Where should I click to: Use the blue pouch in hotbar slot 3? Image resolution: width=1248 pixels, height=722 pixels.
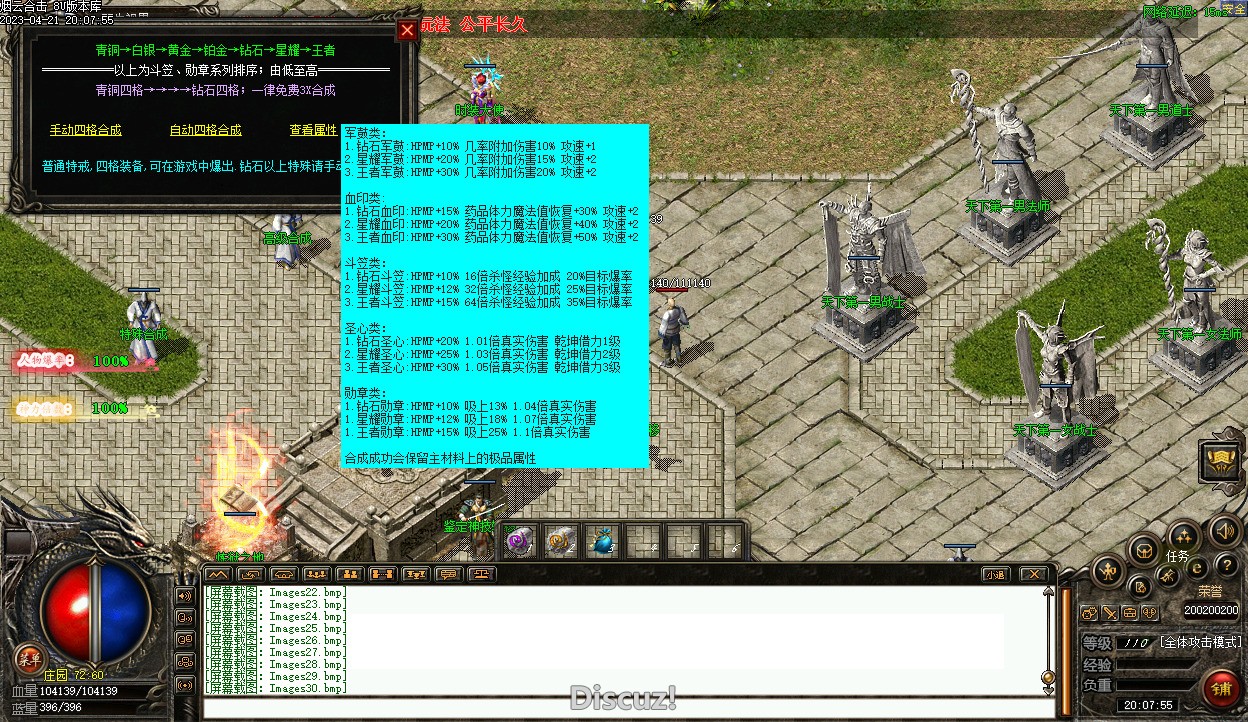tap(600, 541)
